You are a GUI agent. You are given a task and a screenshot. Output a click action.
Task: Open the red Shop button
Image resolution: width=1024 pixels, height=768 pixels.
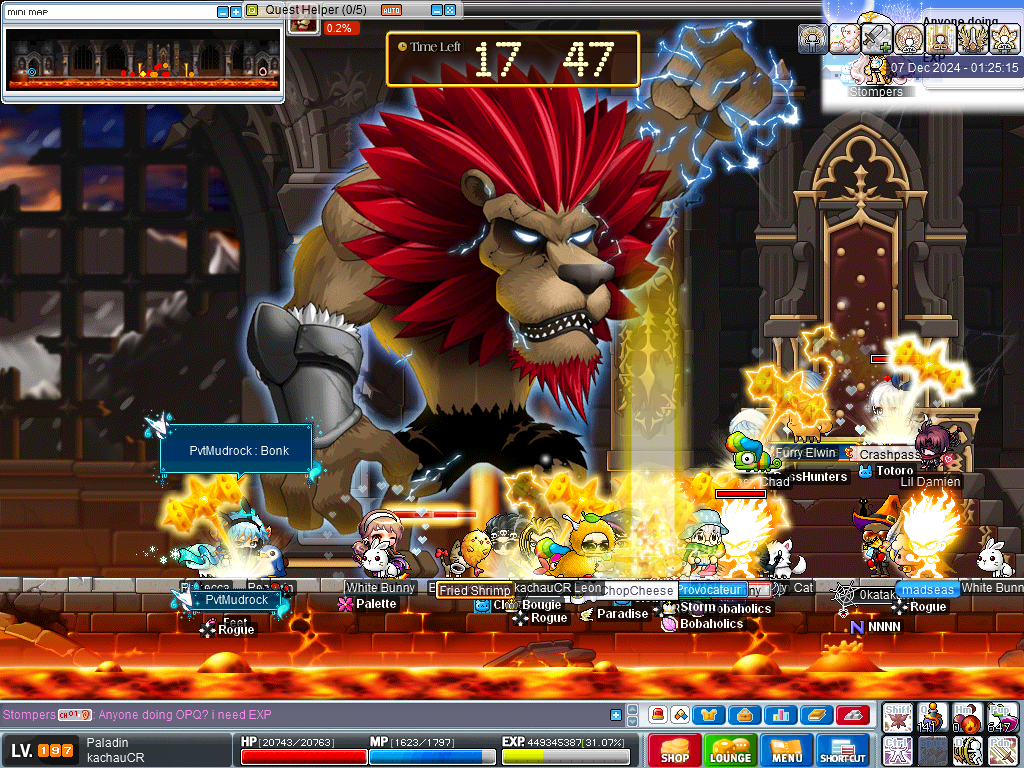tap(675, 750)
